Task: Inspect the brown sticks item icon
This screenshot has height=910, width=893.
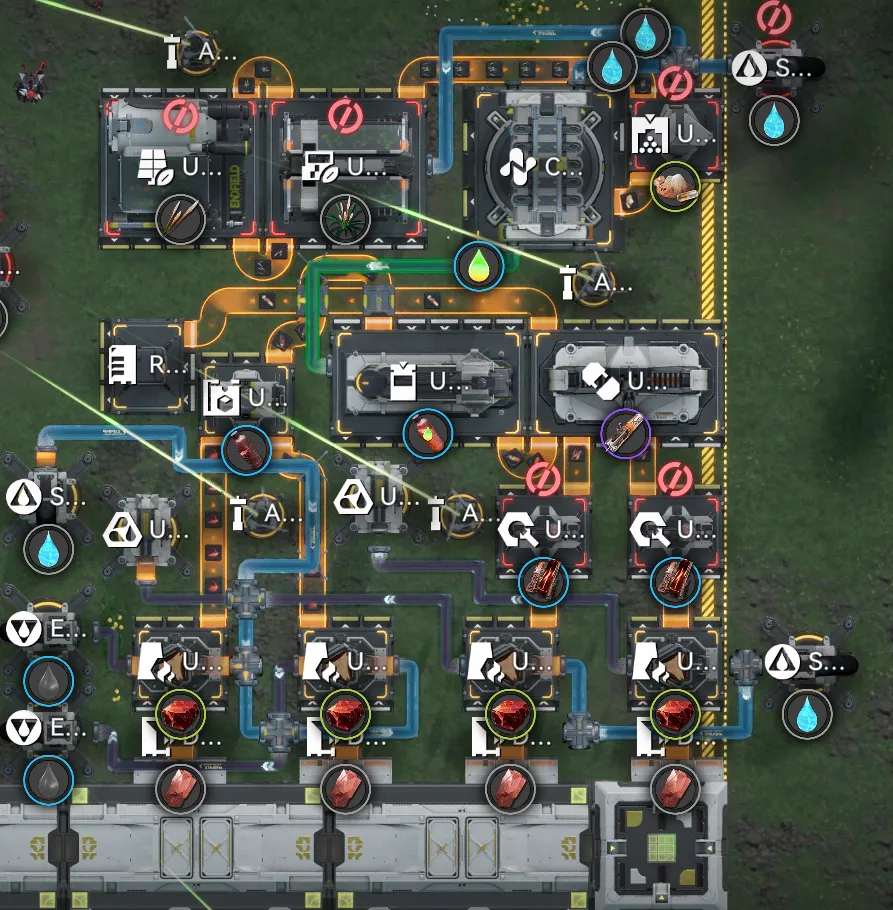Action: (180, 219)
